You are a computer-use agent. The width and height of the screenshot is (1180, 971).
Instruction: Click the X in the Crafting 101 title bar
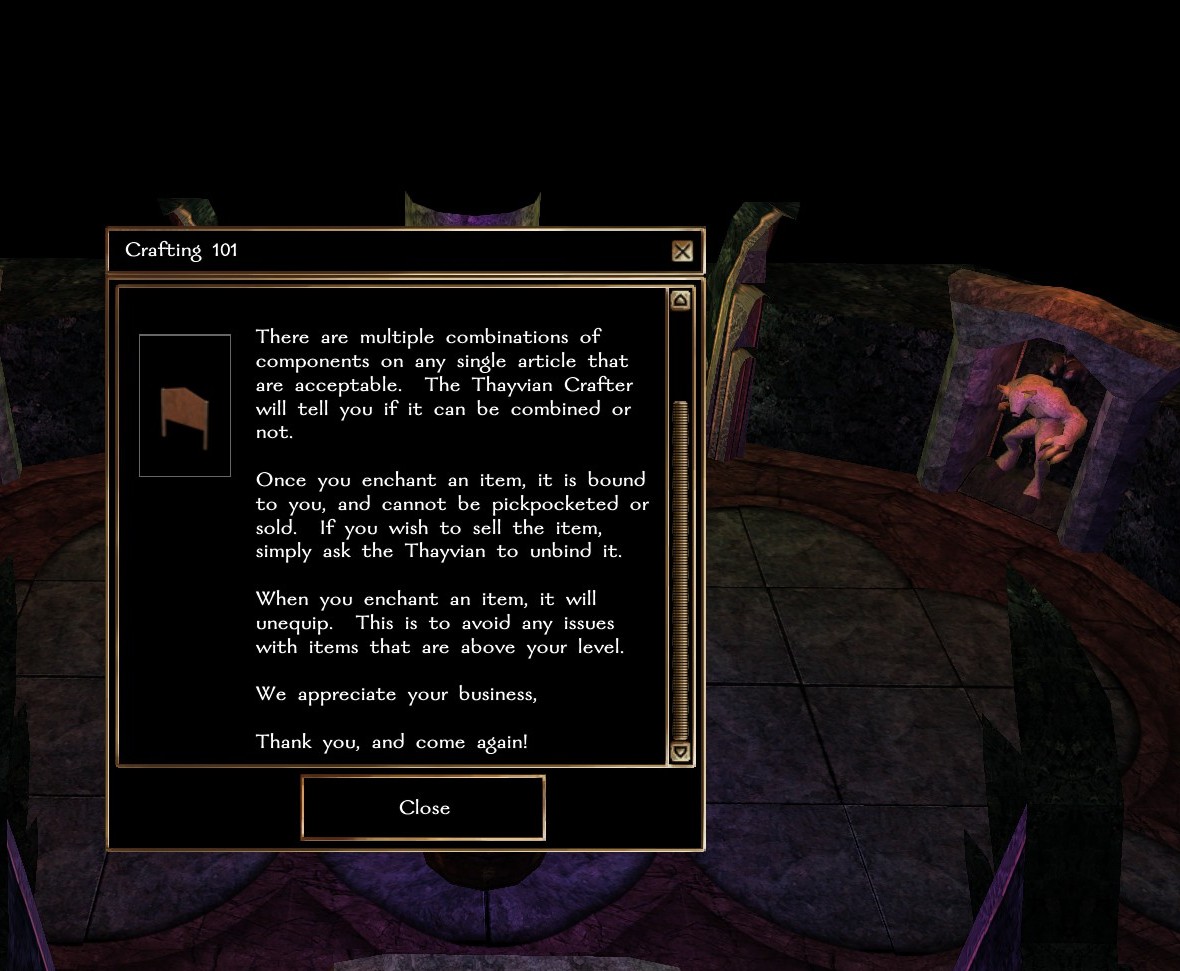[x=682, y=251]
